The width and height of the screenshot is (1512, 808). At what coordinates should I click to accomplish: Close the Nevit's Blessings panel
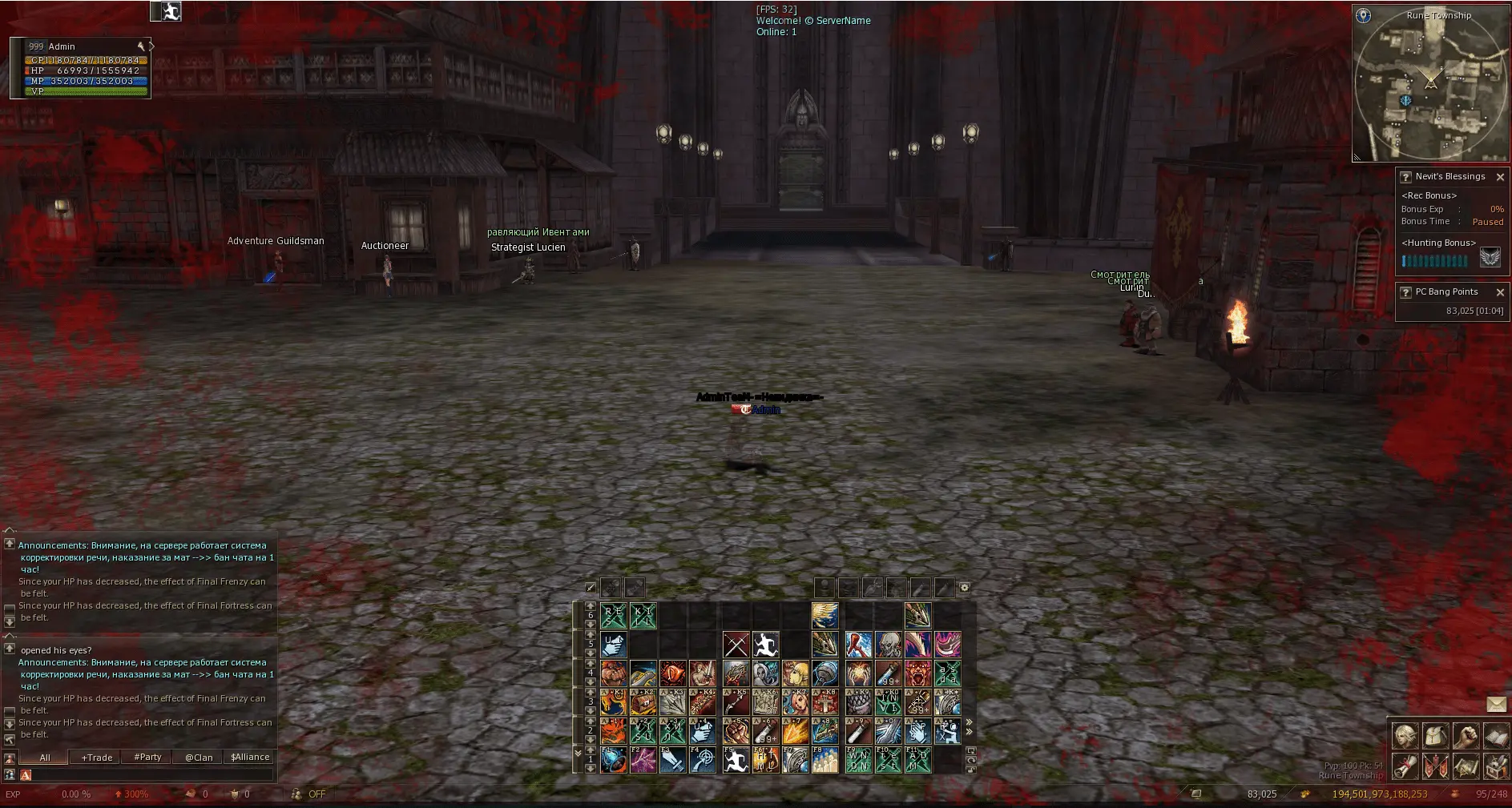point(1500,177)
